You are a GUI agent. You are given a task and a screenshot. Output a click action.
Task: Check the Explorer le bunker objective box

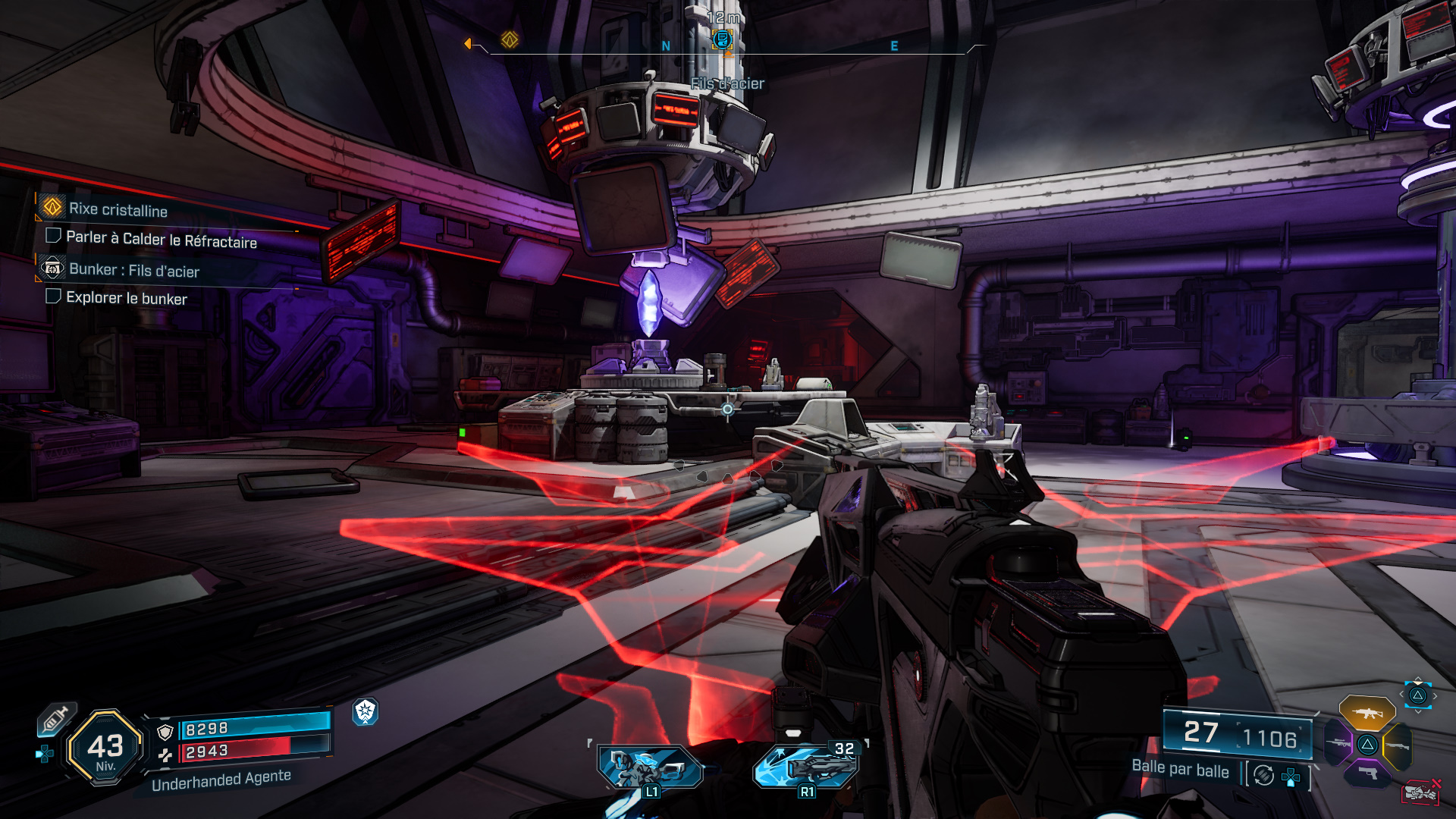(53, 297)
